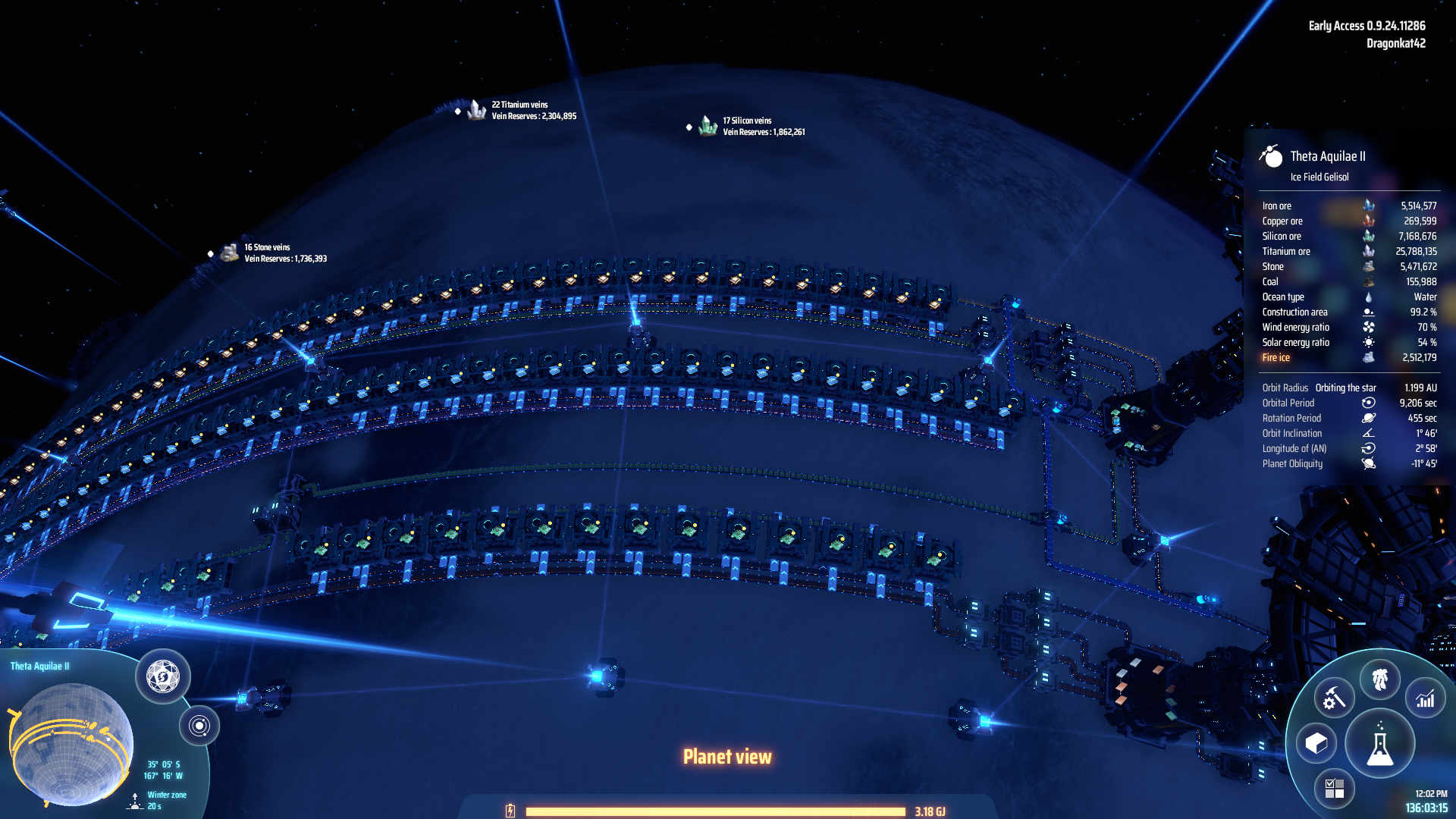Select the 17 Silicon veins marker
This screenshot has width=1456, height=819.
point(708,127)
